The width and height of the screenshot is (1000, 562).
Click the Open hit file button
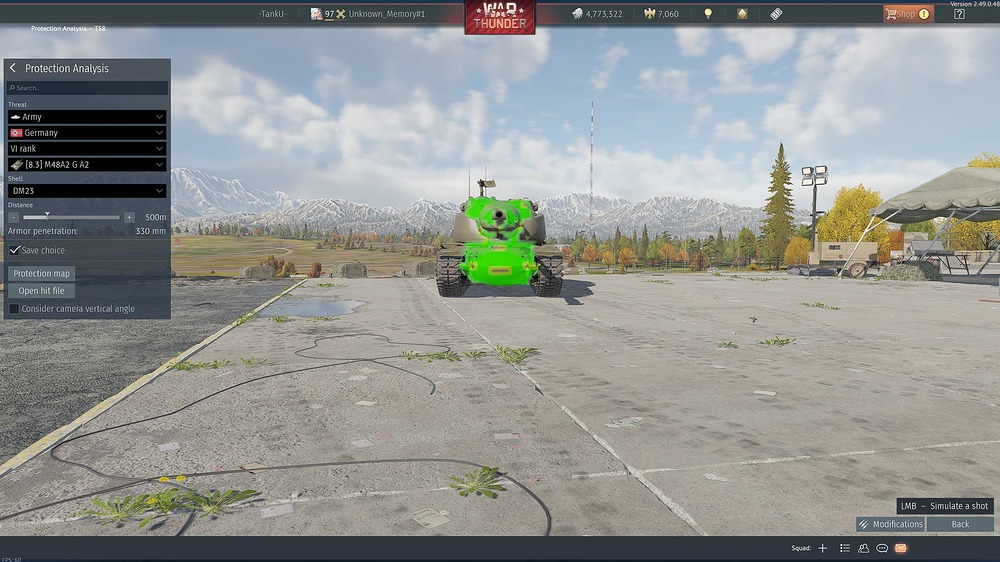tap(41, 291)
